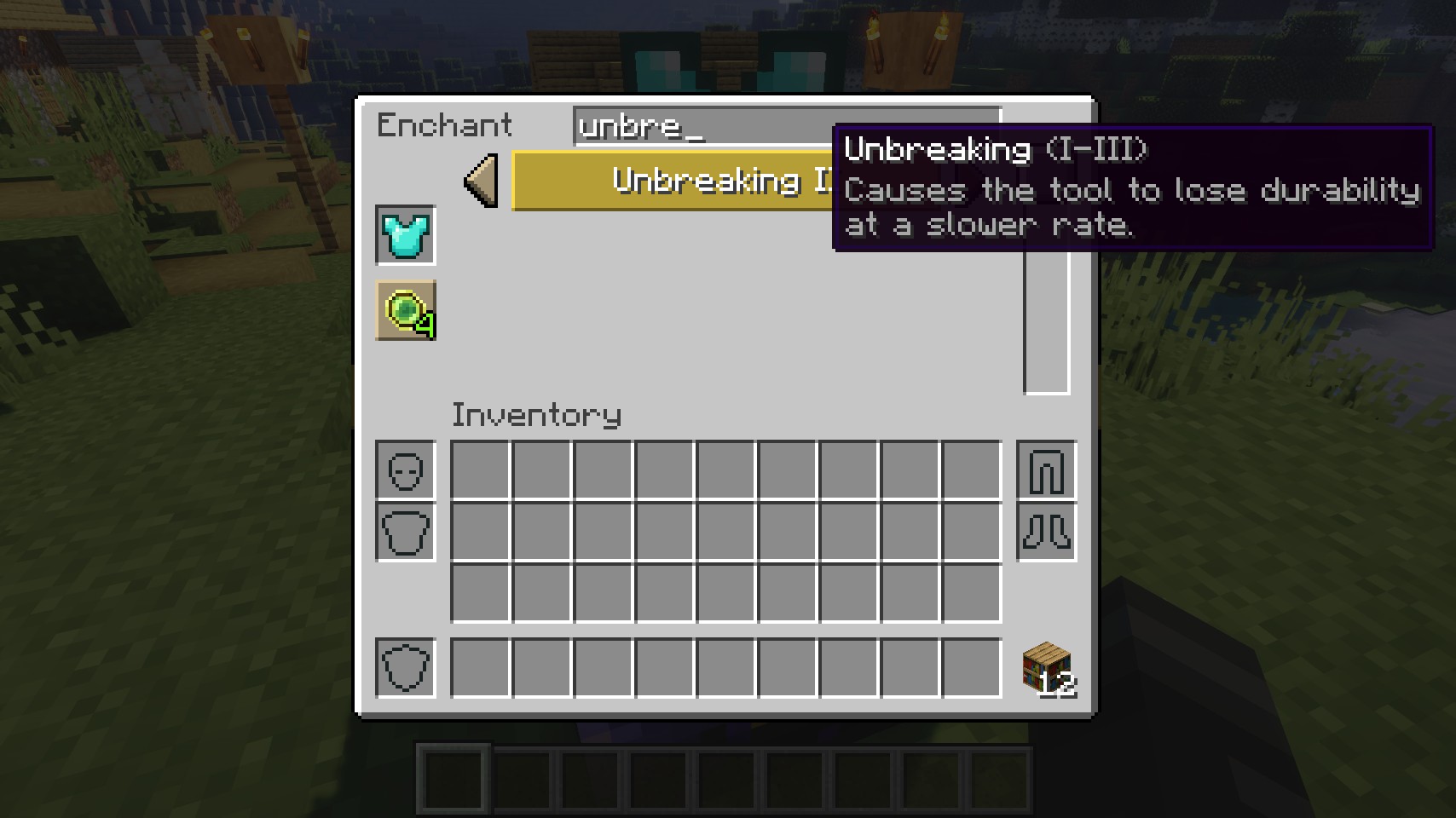Select the Unbreaking enchantment entry
This screenshot has width=1456, height=818.
673,181
